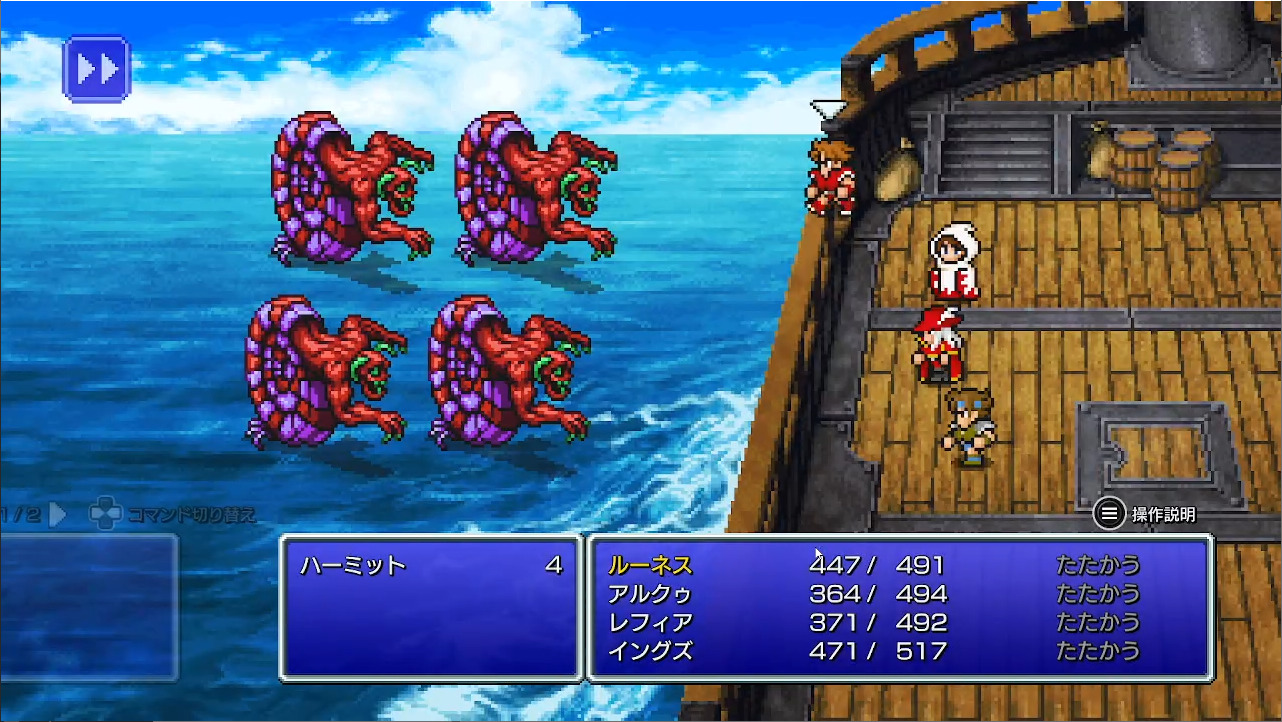Click the d-pad コマンド切り替え icon
The height and width of the screenshot is (722, 1282).
tap(103, 510)
